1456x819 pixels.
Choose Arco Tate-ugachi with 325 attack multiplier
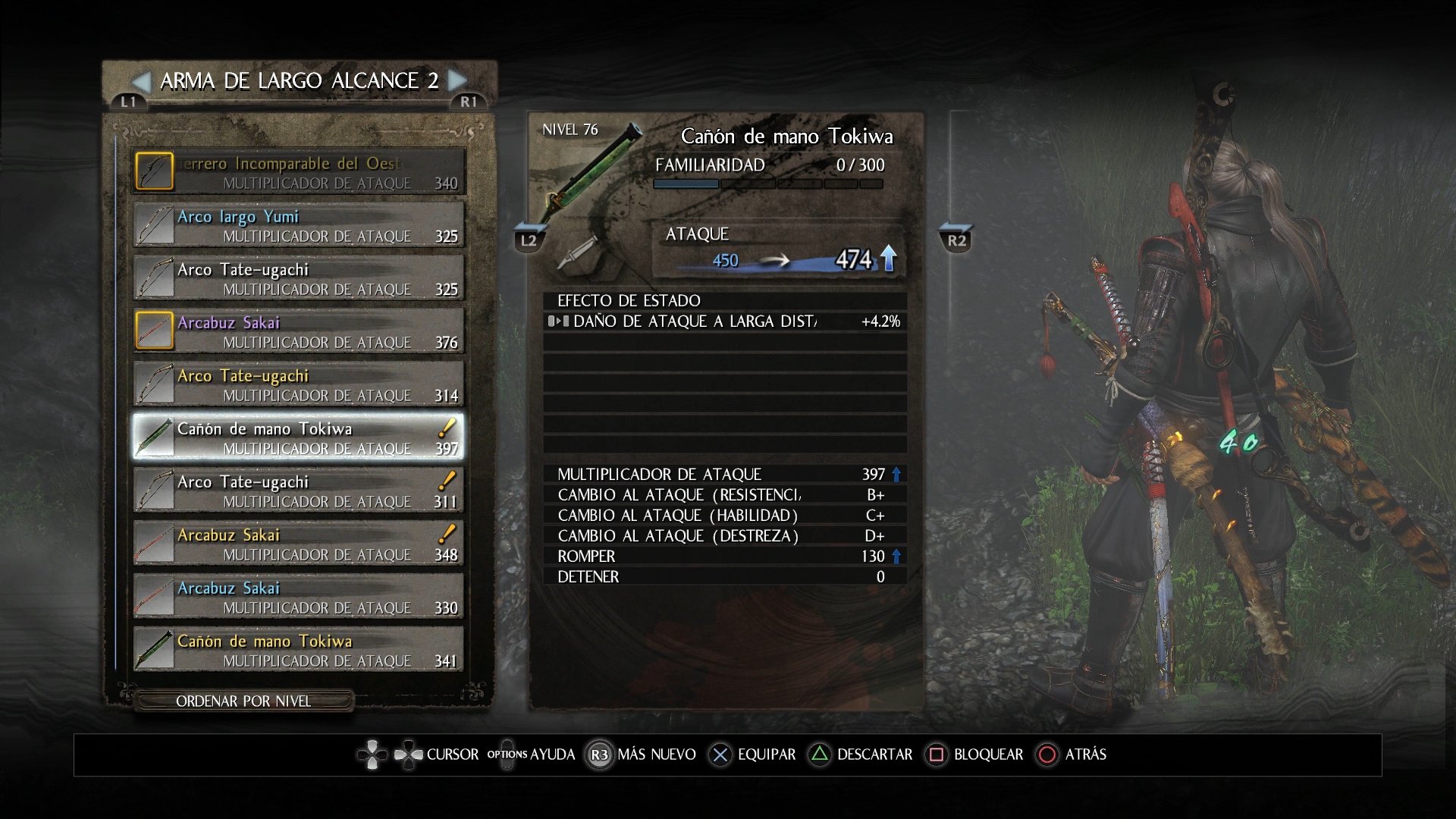point(299,278)
